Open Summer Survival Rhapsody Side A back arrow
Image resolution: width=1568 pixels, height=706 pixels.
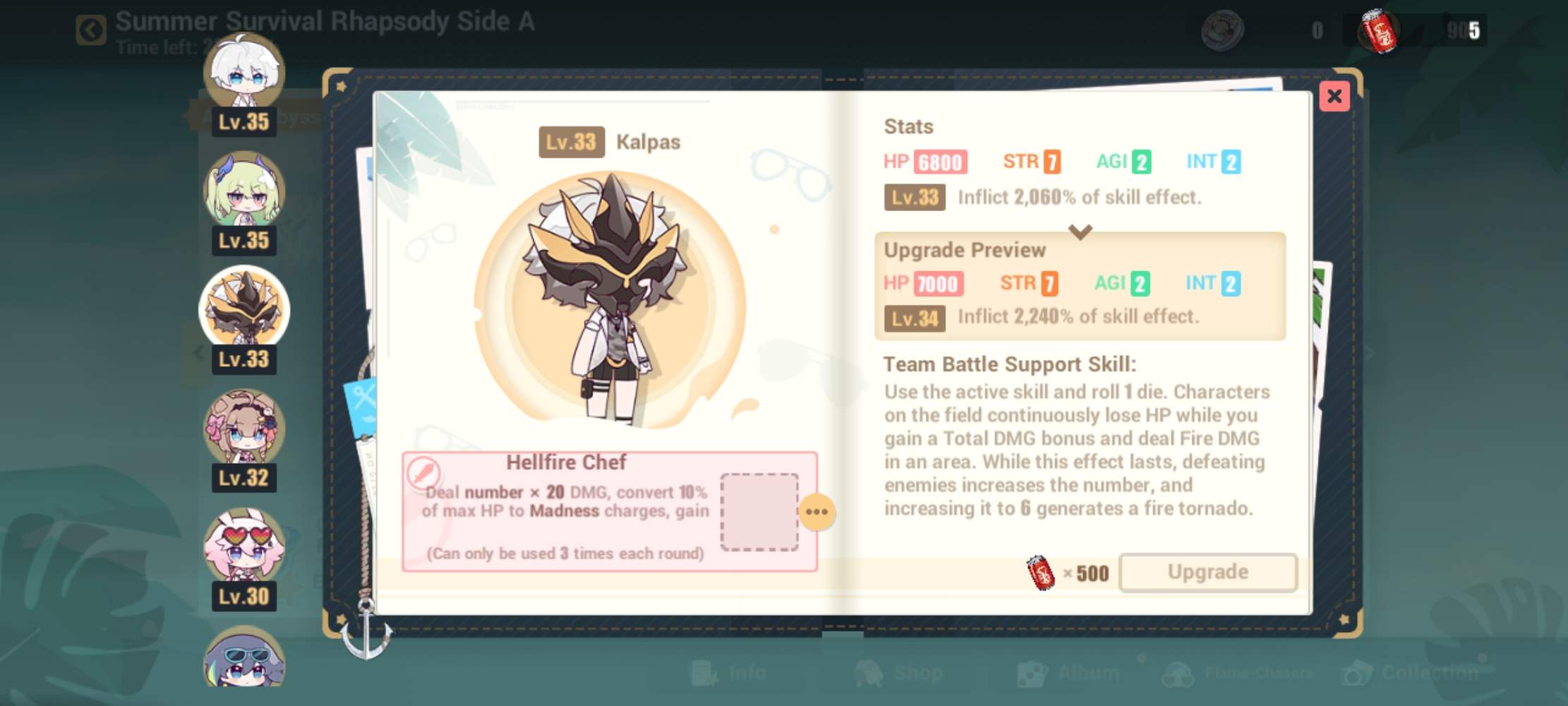pyautogui.click(x=90, y=30)
